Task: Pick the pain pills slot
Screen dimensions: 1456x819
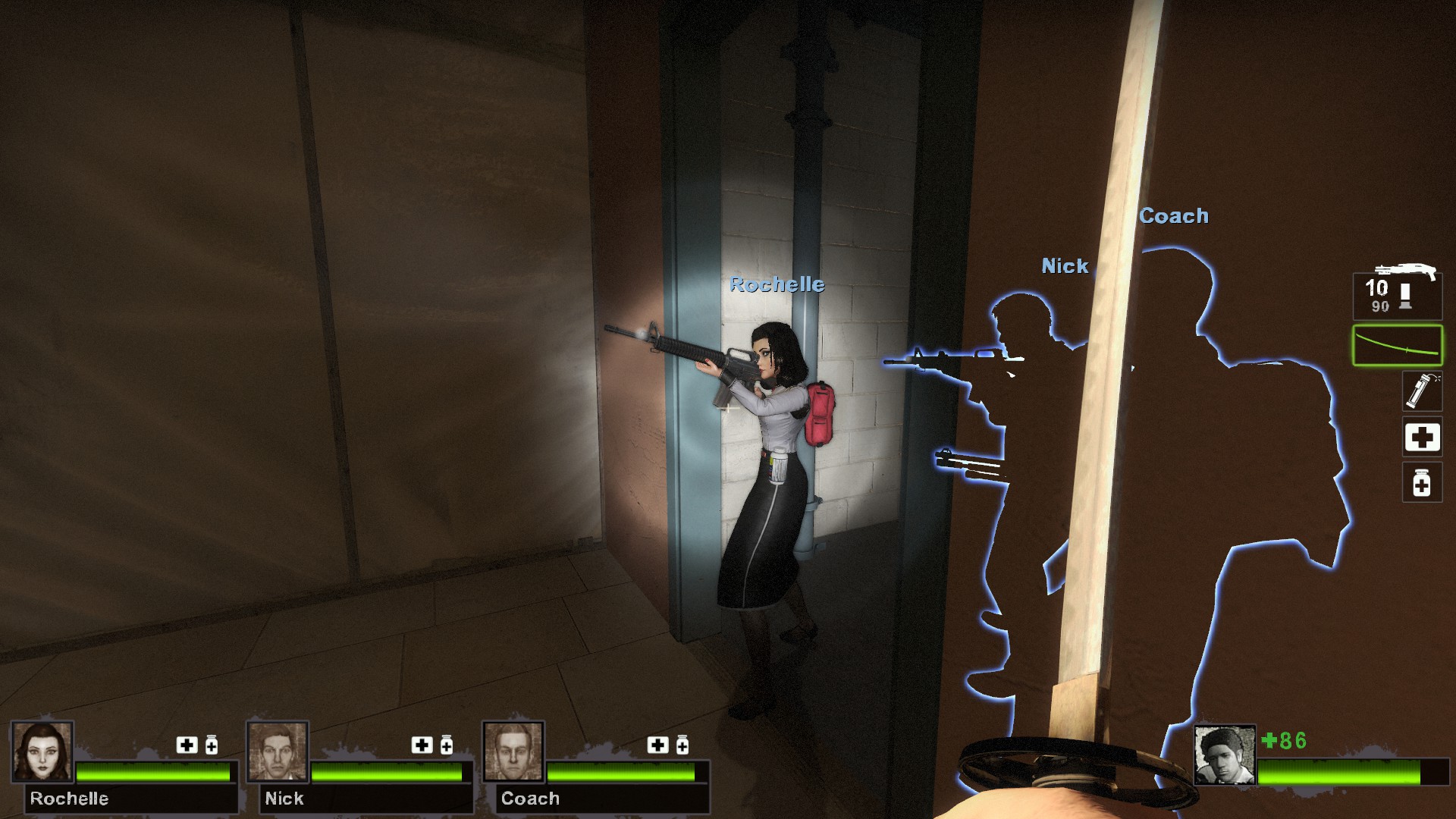Action: (1421, 483)
